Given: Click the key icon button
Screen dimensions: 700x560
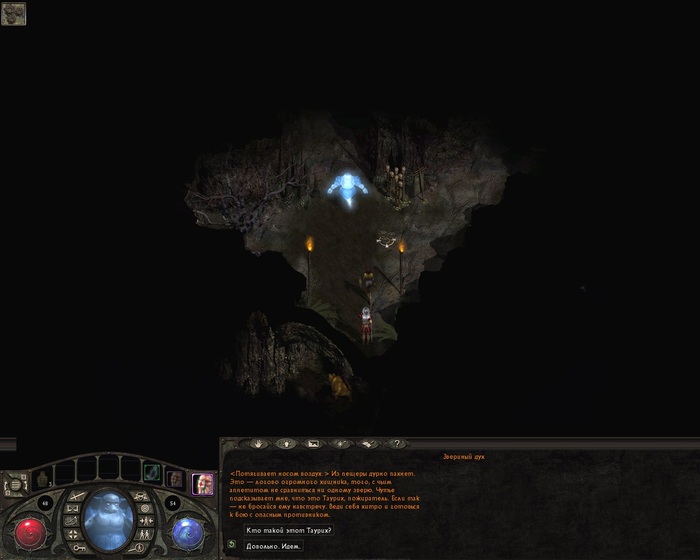Looking at the screenshot, I should pyautogui.click(x=78, y=547).
